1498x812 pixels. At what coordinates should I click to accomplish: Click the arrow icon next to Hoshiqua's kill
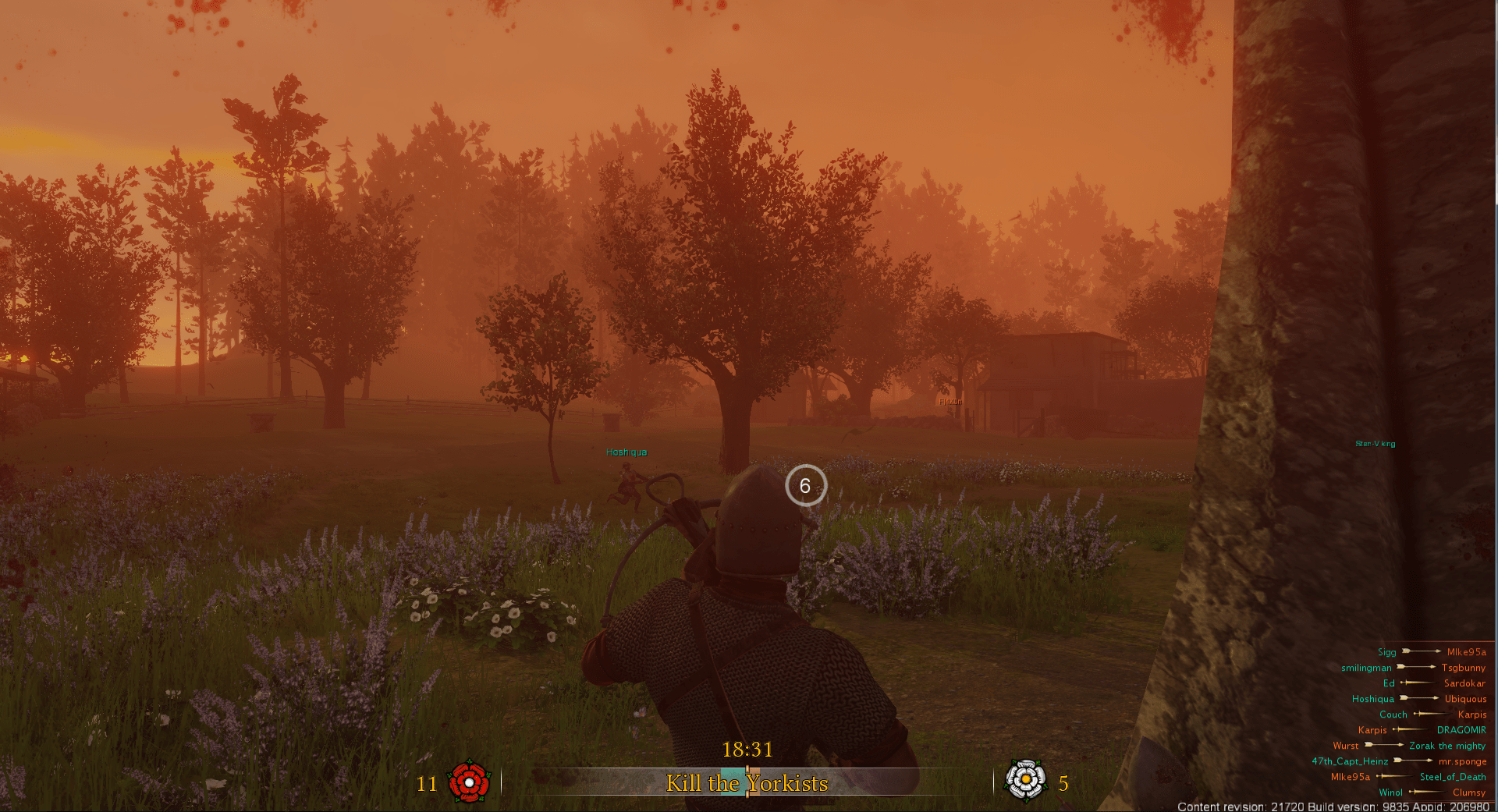point(1421,699)
